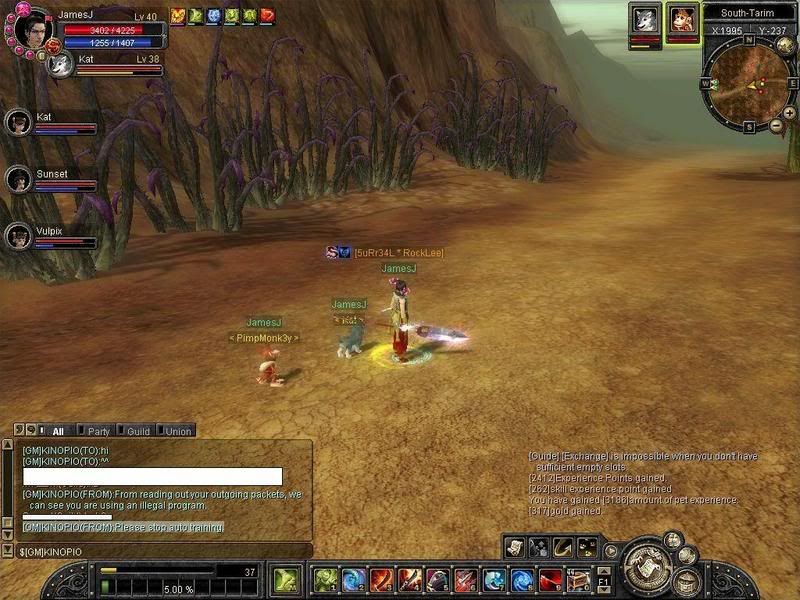This screenshot has height=600, width=800.
Task: Select party member Sunset
Action: click(x=19, y=179)
